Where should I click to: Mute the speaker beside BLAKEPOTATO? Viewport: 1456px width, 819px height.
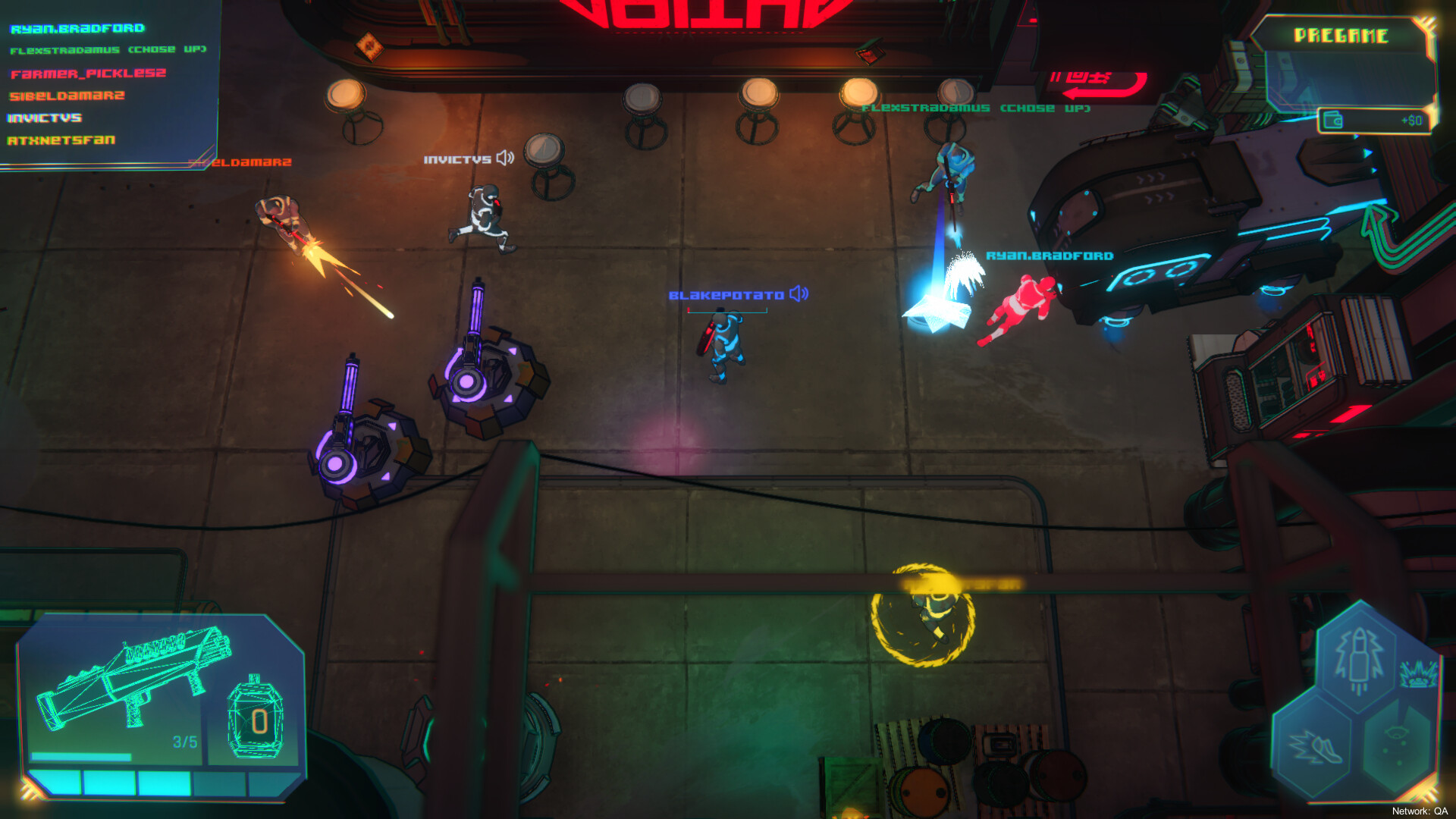[x=799, y=292]
